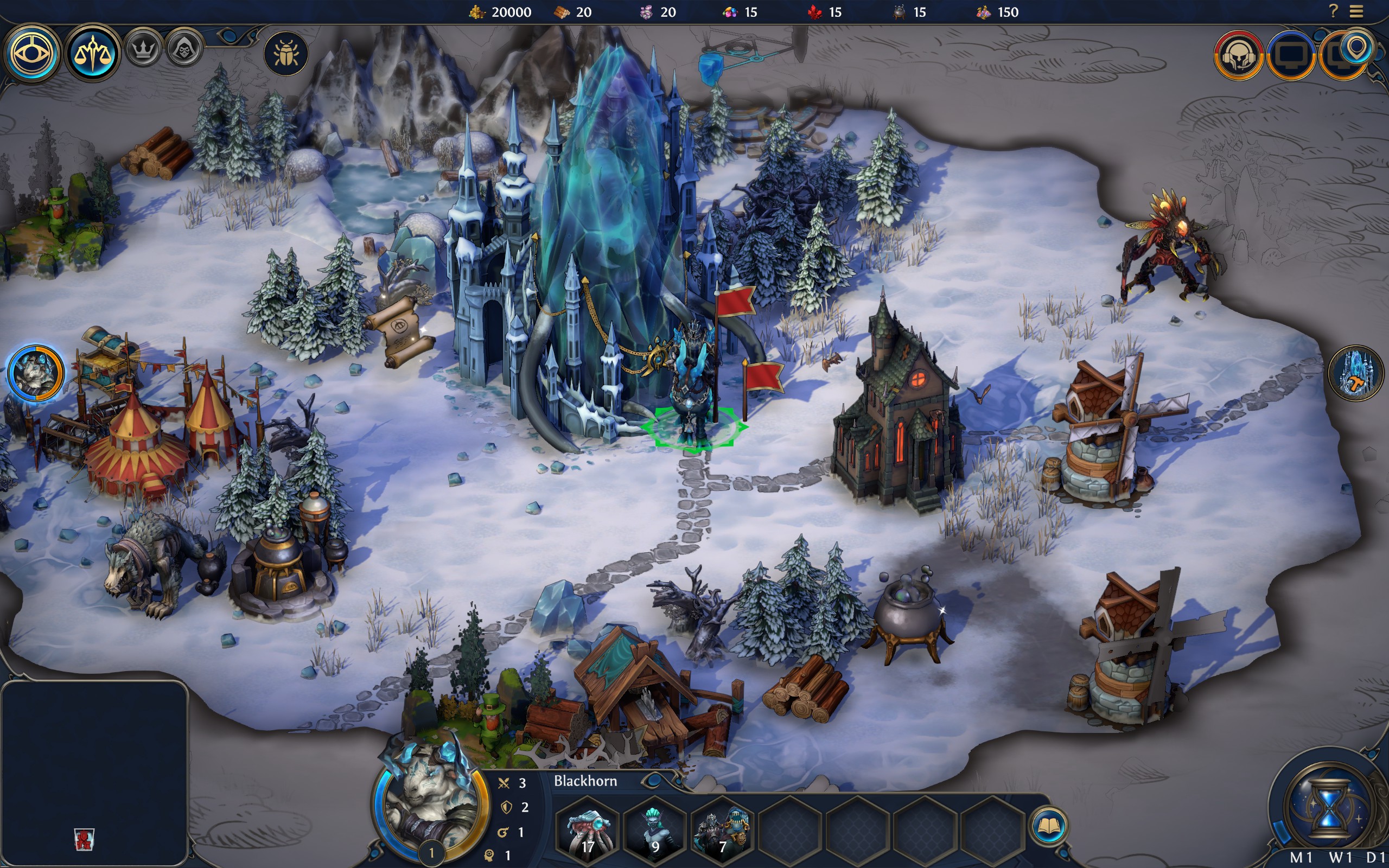Click the scarab beetle debug button

click(286, 54)
